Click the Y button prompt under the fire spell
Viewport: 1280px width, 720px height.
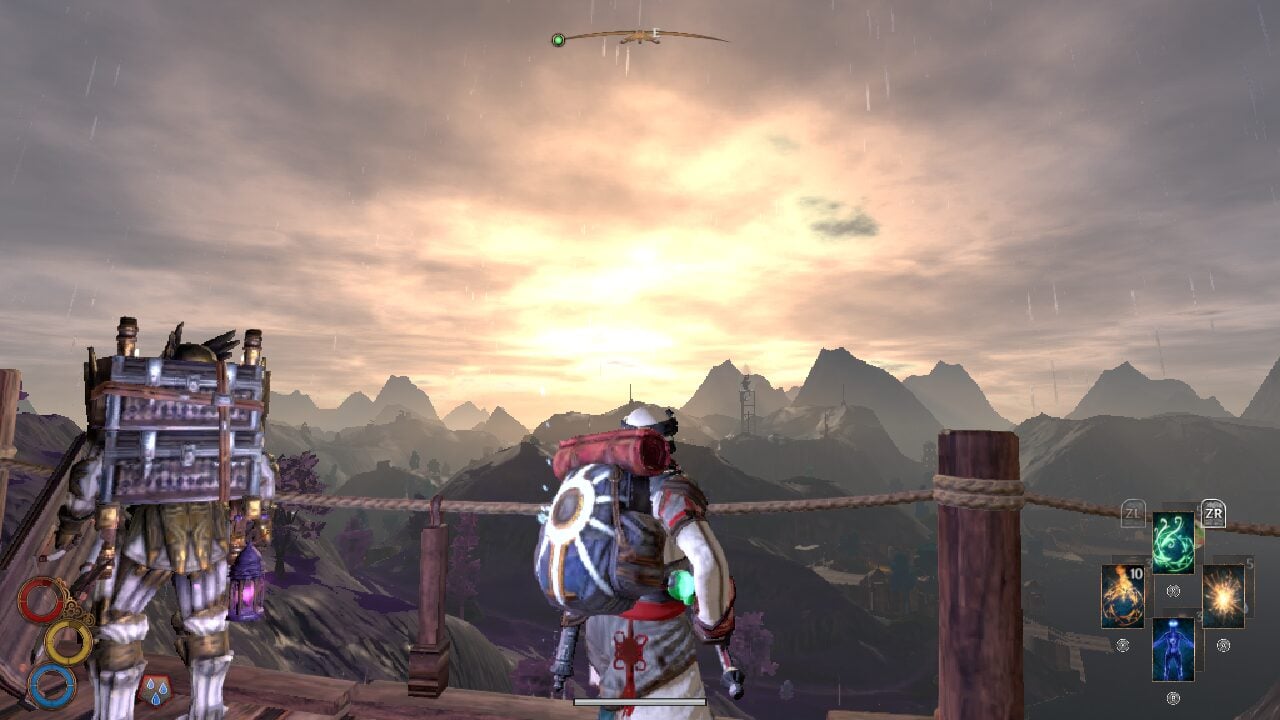coord(1122,645)
